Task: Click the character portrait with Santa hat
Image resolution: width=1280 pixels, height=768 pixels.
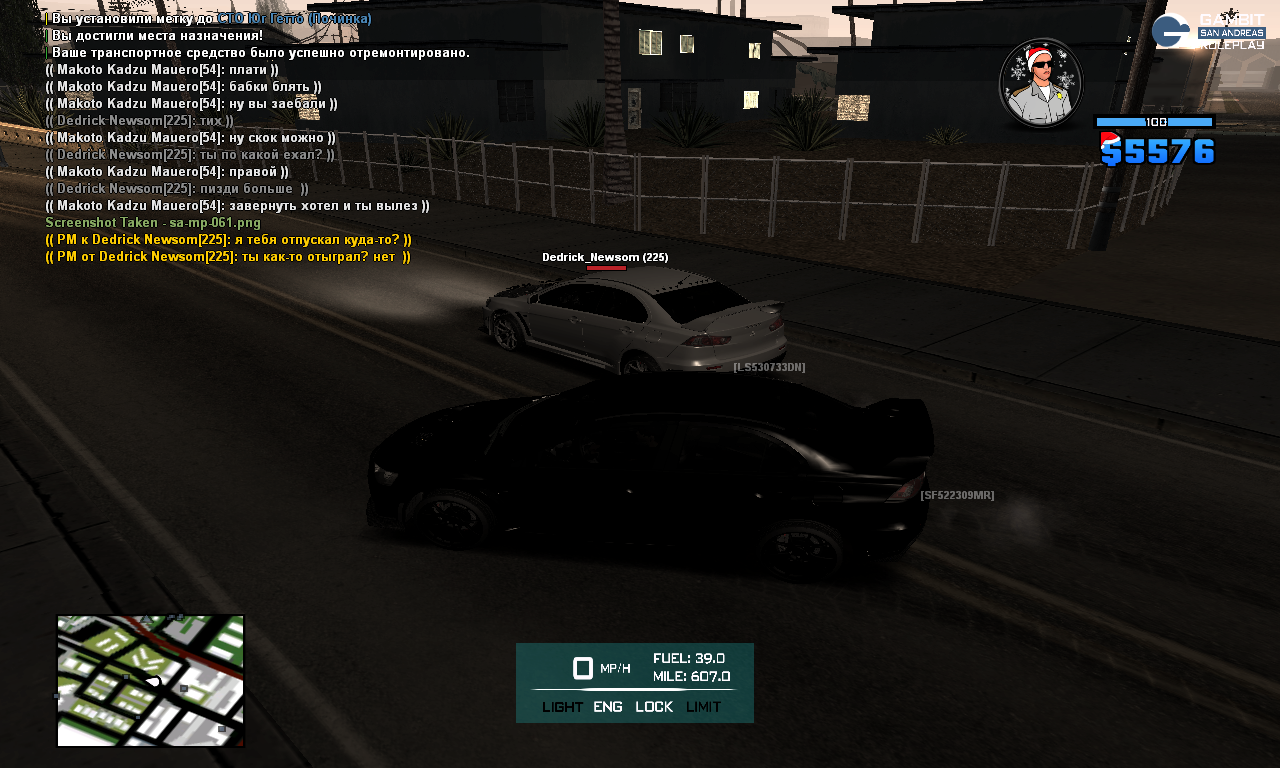Action: [x=1041, y=83]
